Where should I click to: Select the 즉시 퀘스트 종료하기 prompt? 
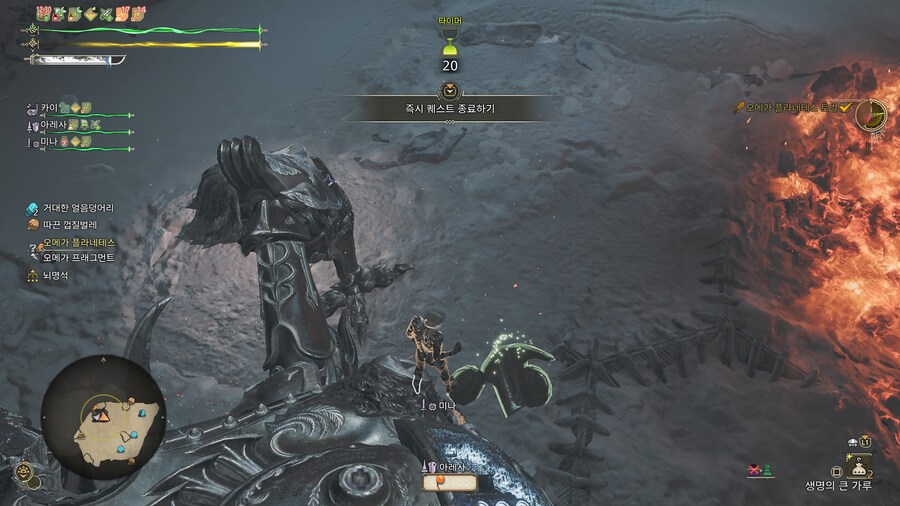point(450,107)
